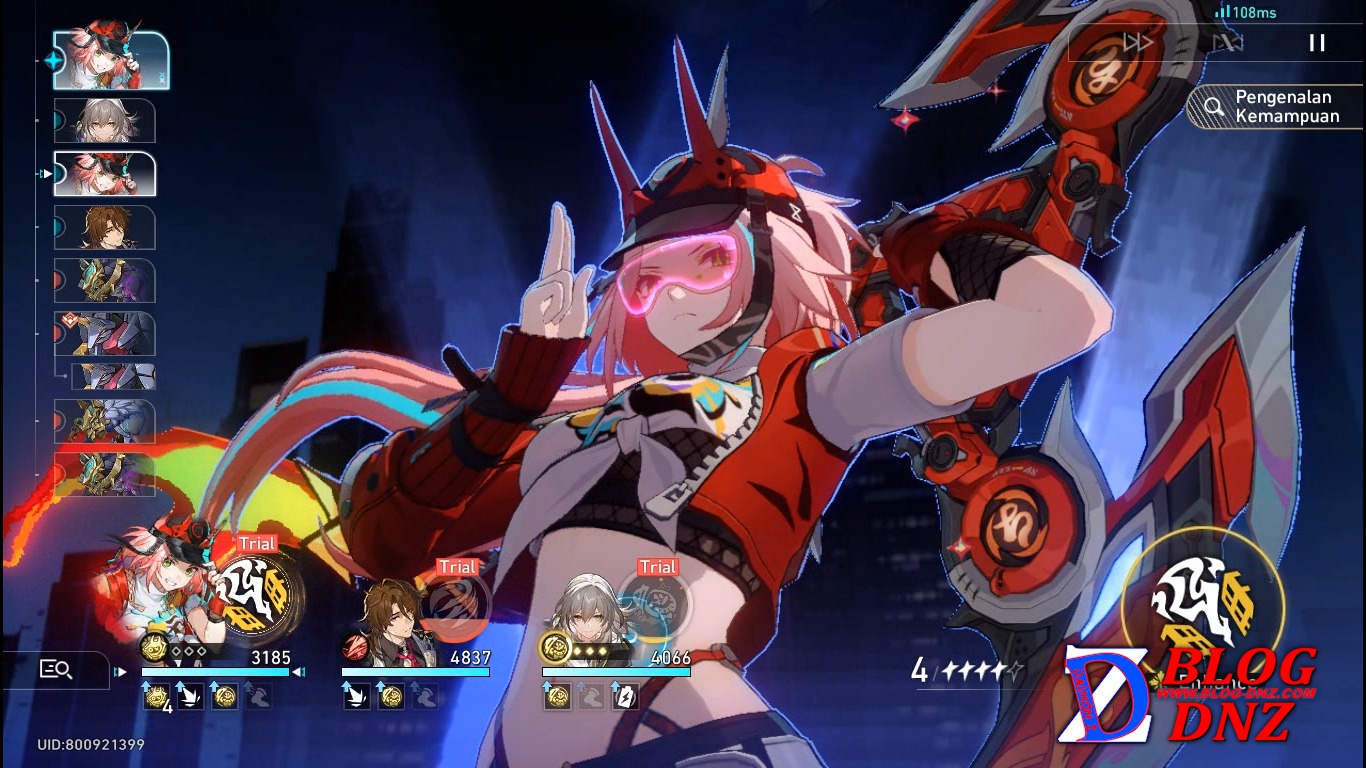Viewport: 1366px width, 768px height.
Task: Toggle auto-battle mode
Action: 1227,42
